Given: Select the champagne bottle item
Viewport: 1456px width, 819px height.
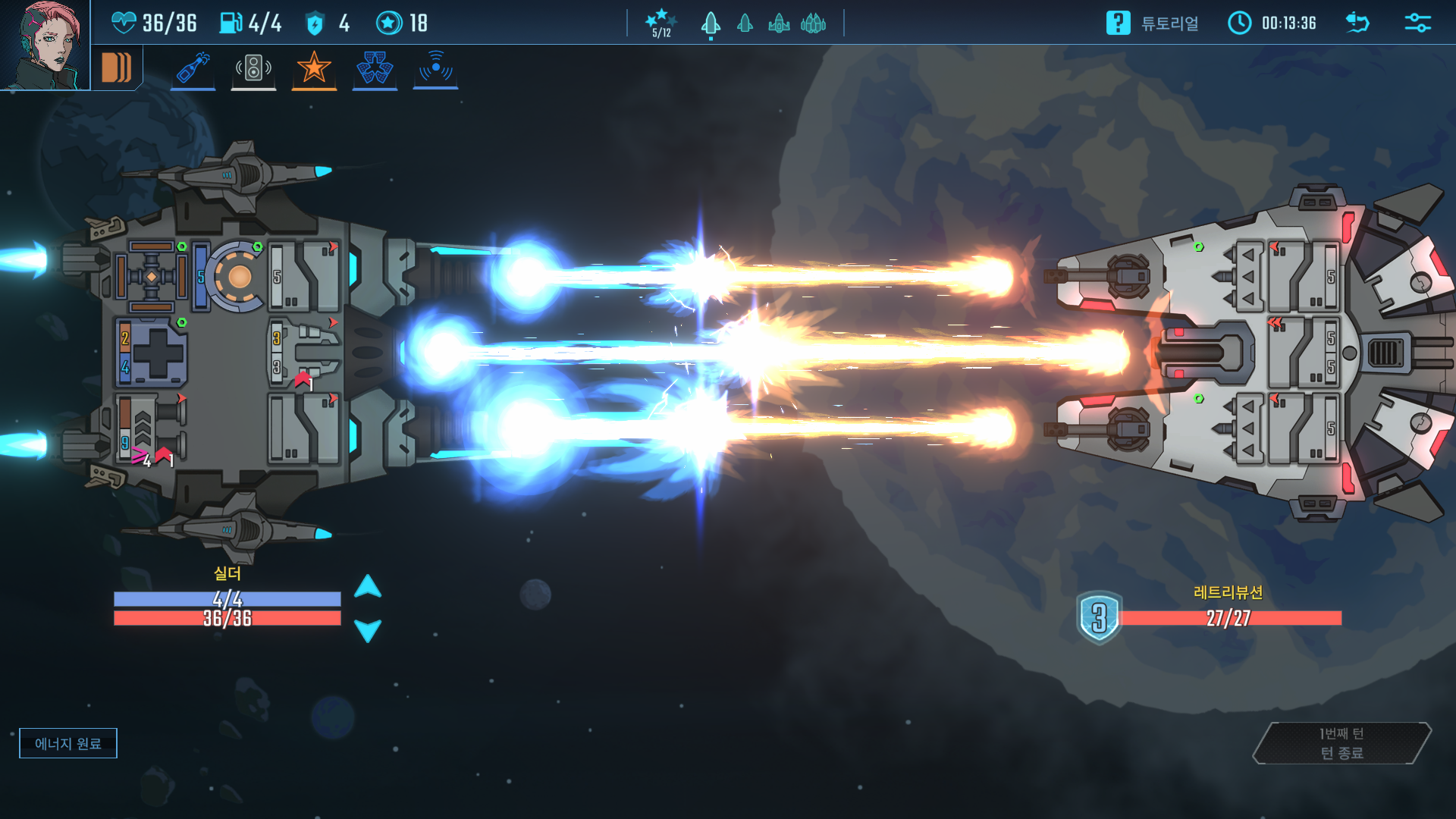Looking at the screenshot, I should [193, 68].
